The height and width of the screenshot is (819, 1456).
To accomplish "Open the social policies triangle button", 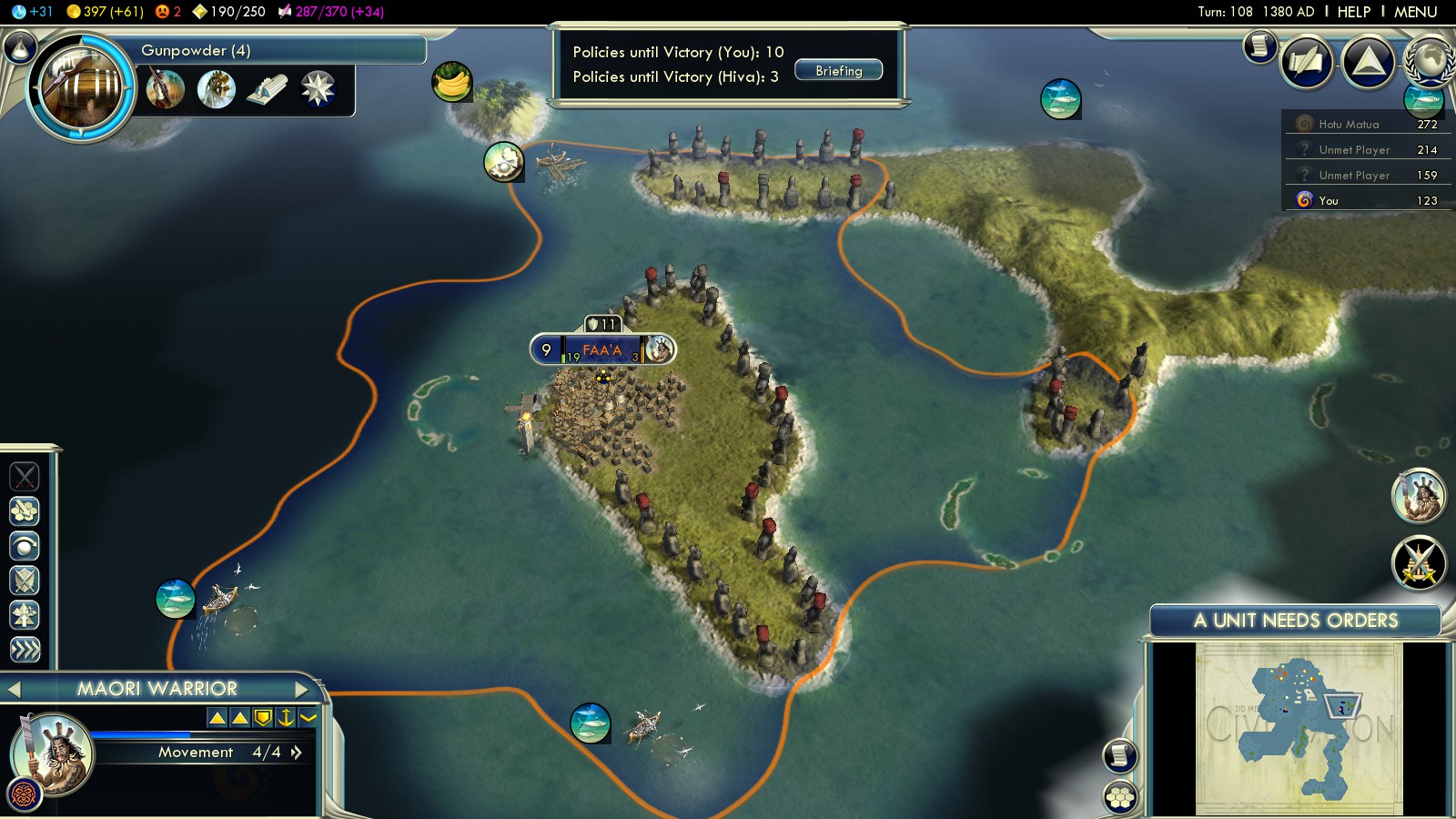I will point(1368,62).
